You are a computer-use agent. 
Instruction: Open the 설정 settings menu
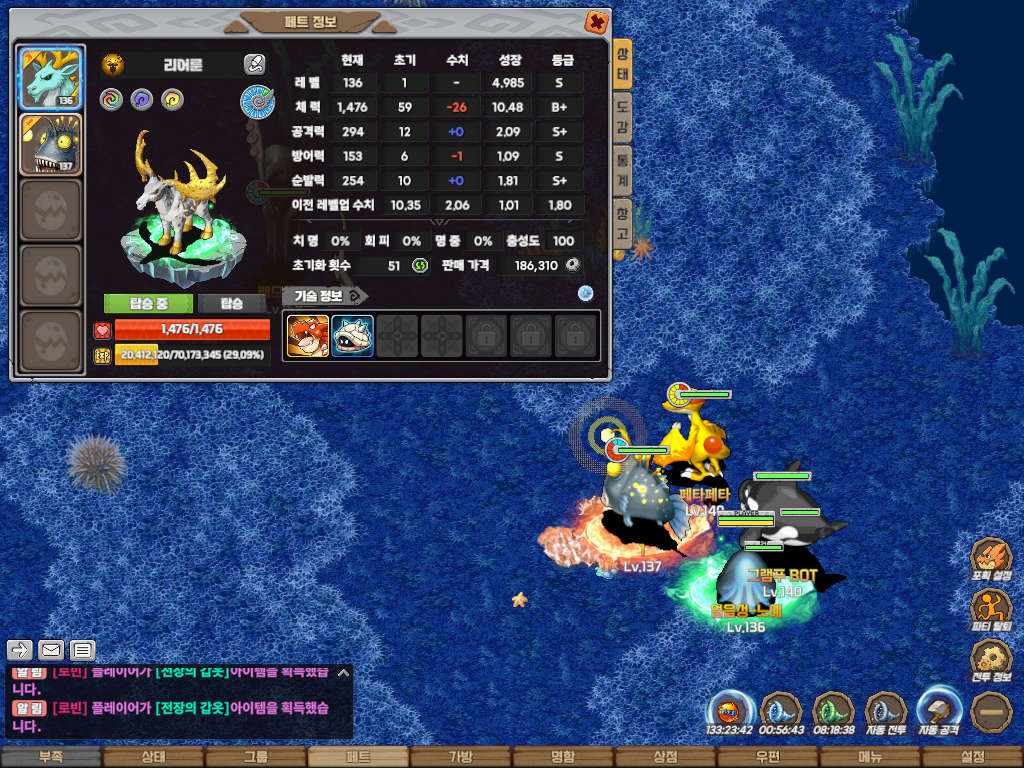(x=972, y=757)
